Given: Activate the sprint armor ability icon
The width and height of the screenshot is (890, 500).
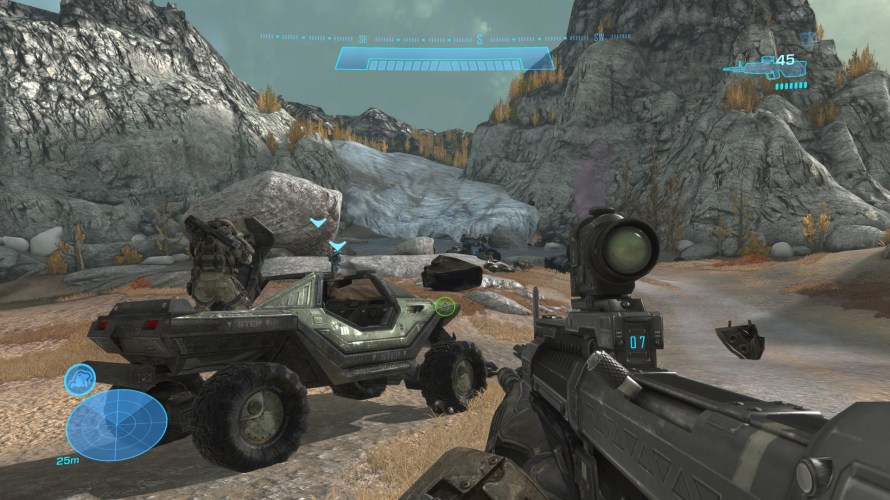Looking at the screenshot, I should [80, 379].
